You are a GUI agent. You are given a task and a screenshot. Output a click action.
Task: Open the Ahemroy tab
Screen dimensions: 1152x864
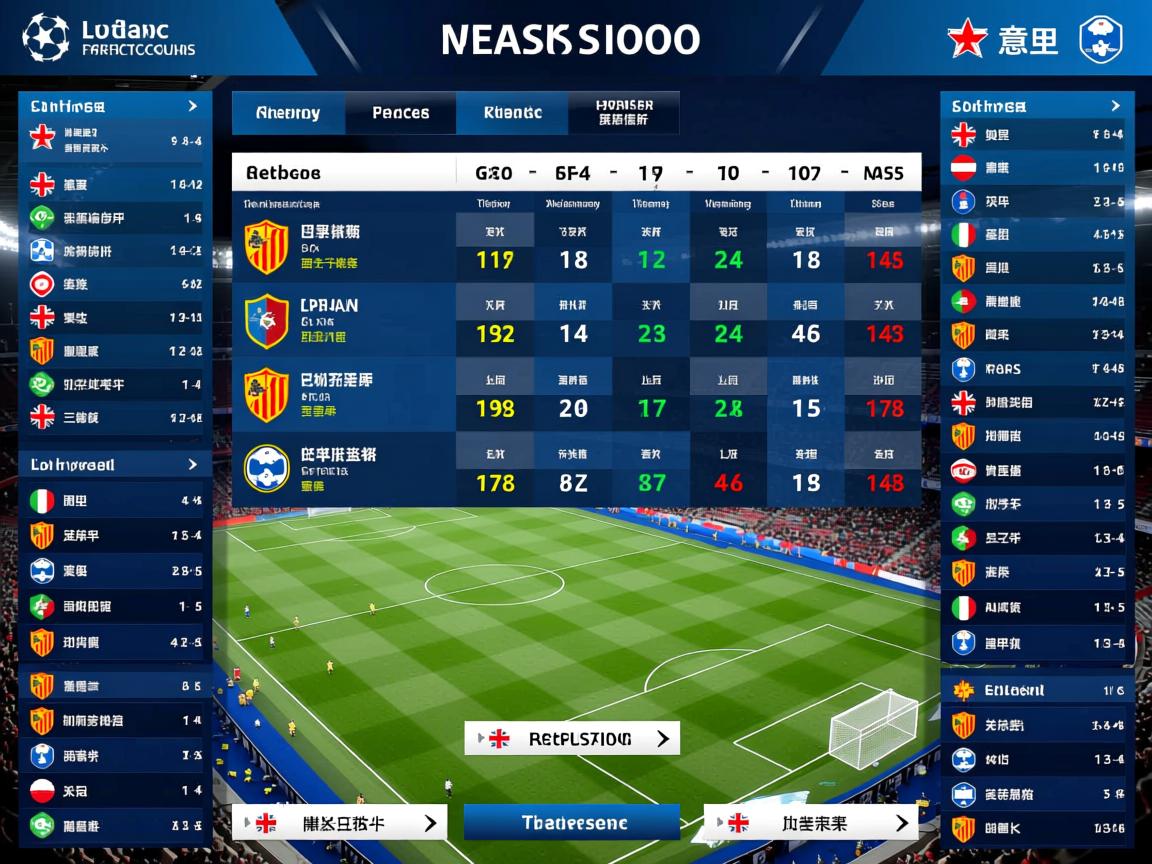(x=288, y=113)
